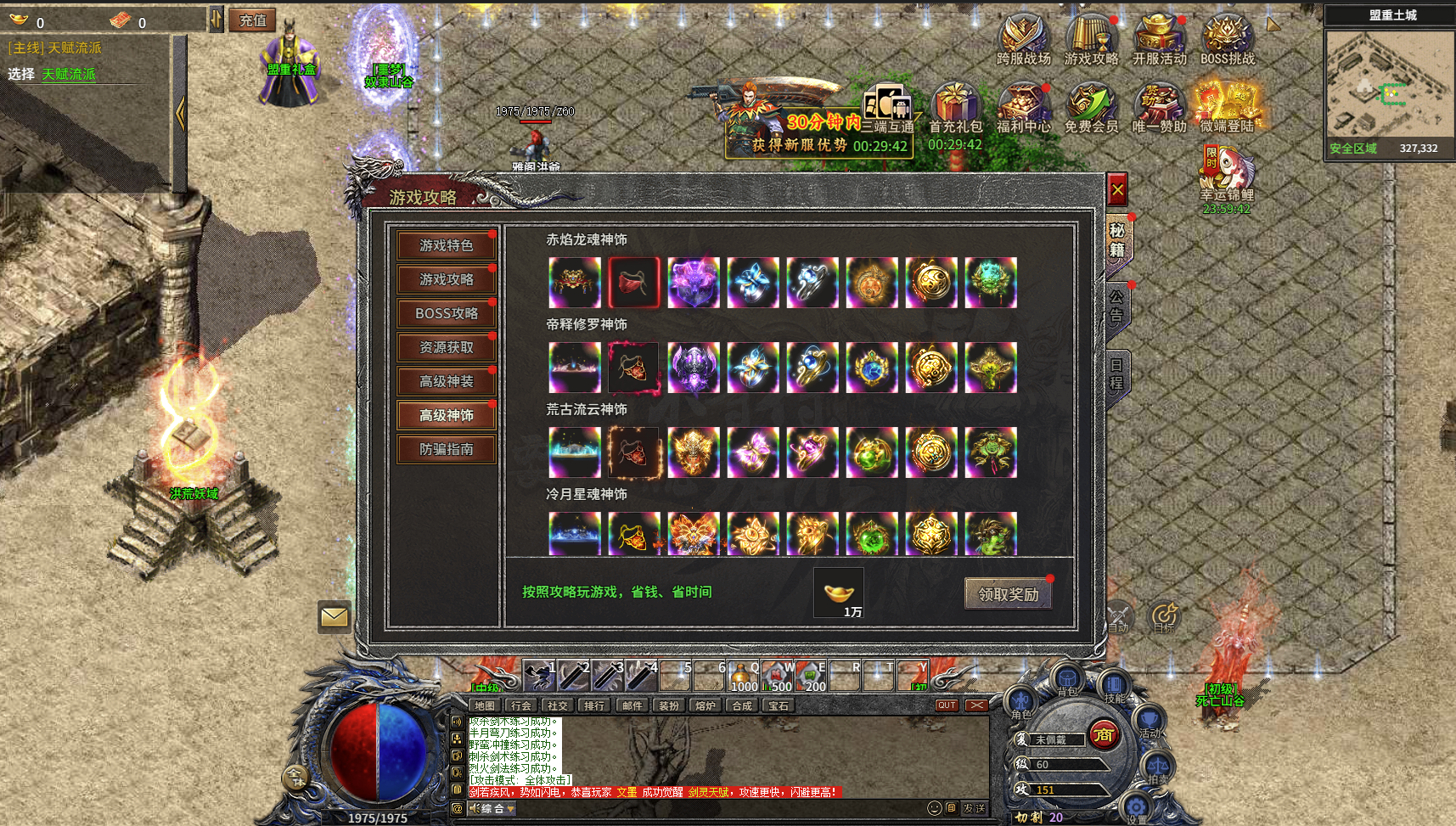Open the BOSS挑战 icon
The width and height of the screenshot is (1456, 826).
(x=1227, y=40)
